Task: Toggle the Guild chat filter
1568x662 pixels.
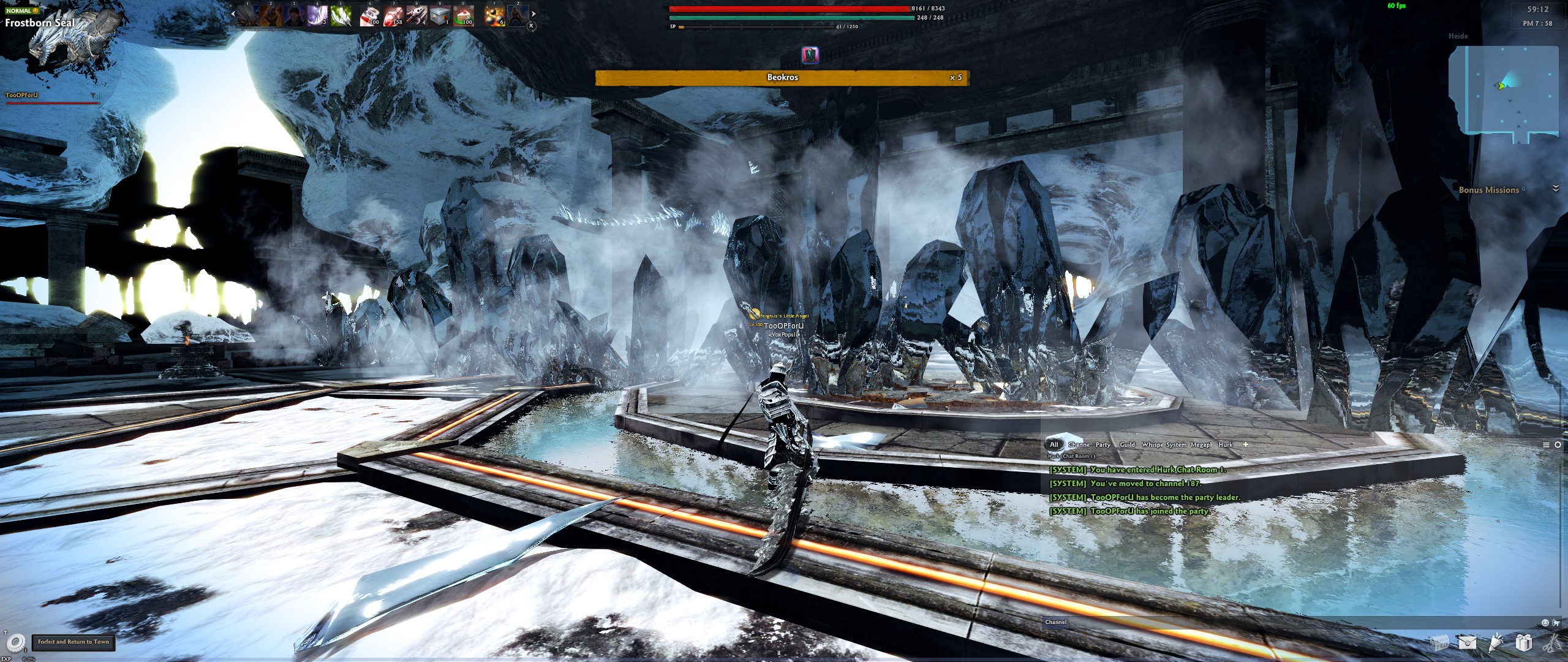Action: (1128, 444)
